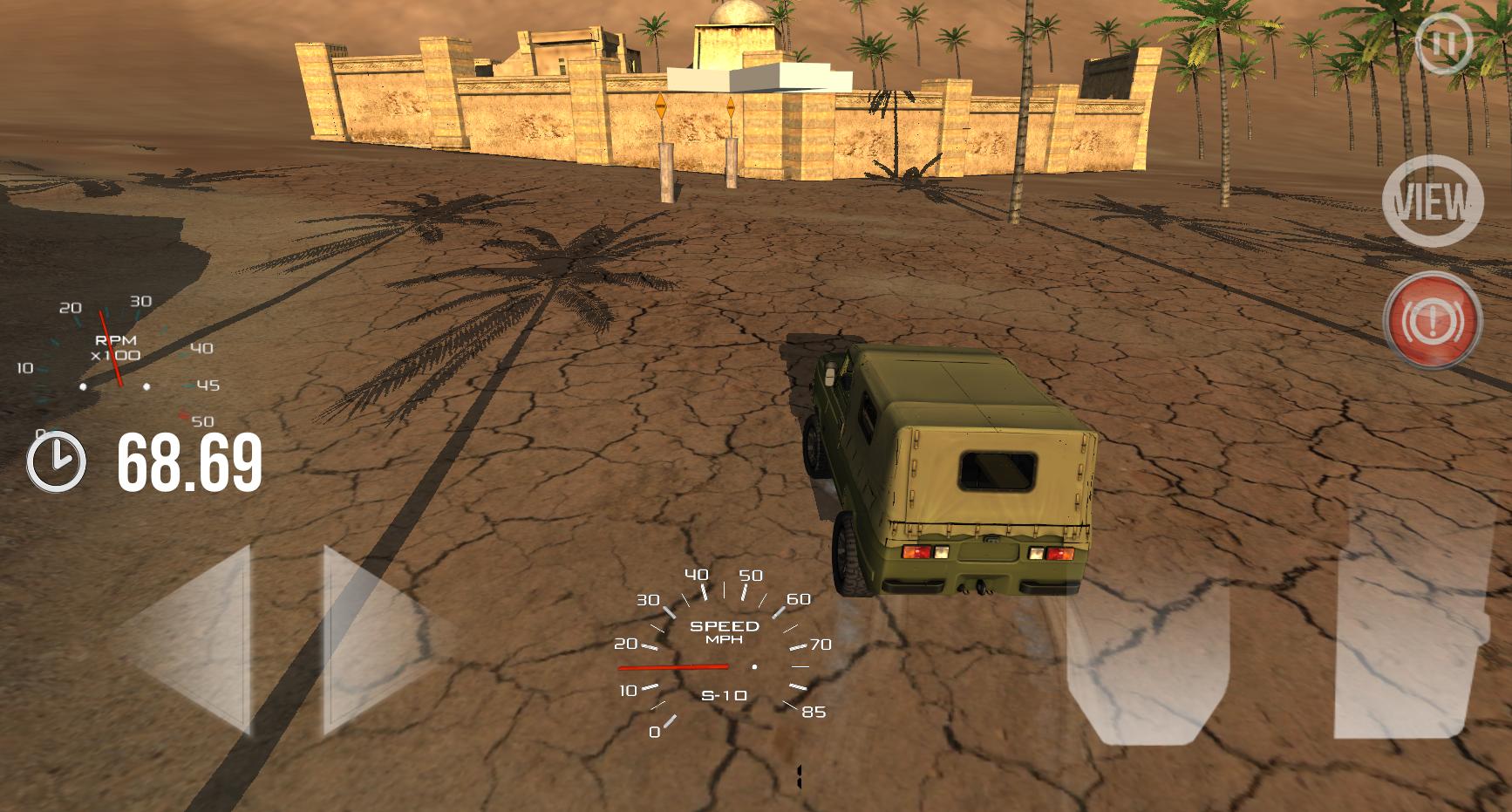Image resolution: width=1512 pixels, height=812 pixels.
Task: Switch camera using the VIEW button
Action: pyautogui.click(x=1432, y=201)
